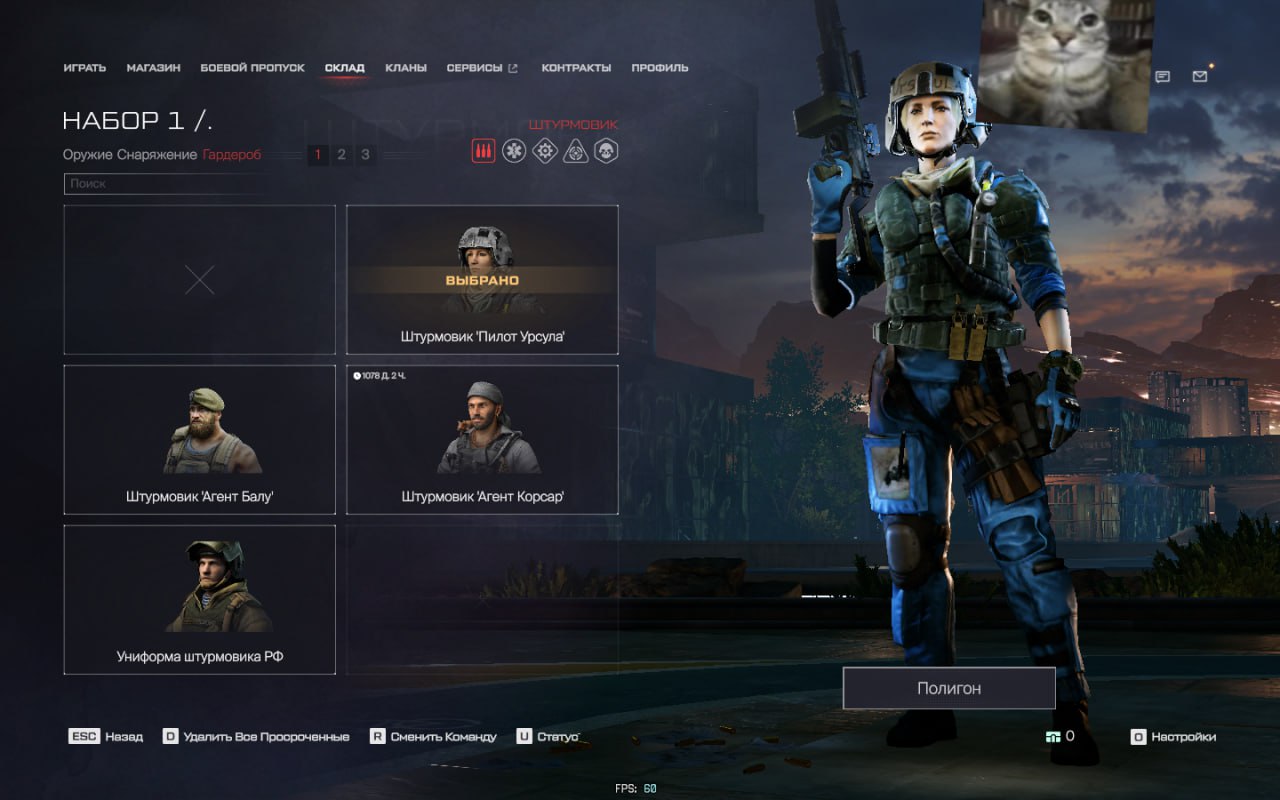Pick the skull class icon
The image size is (1280, 800).
point(606,151)
